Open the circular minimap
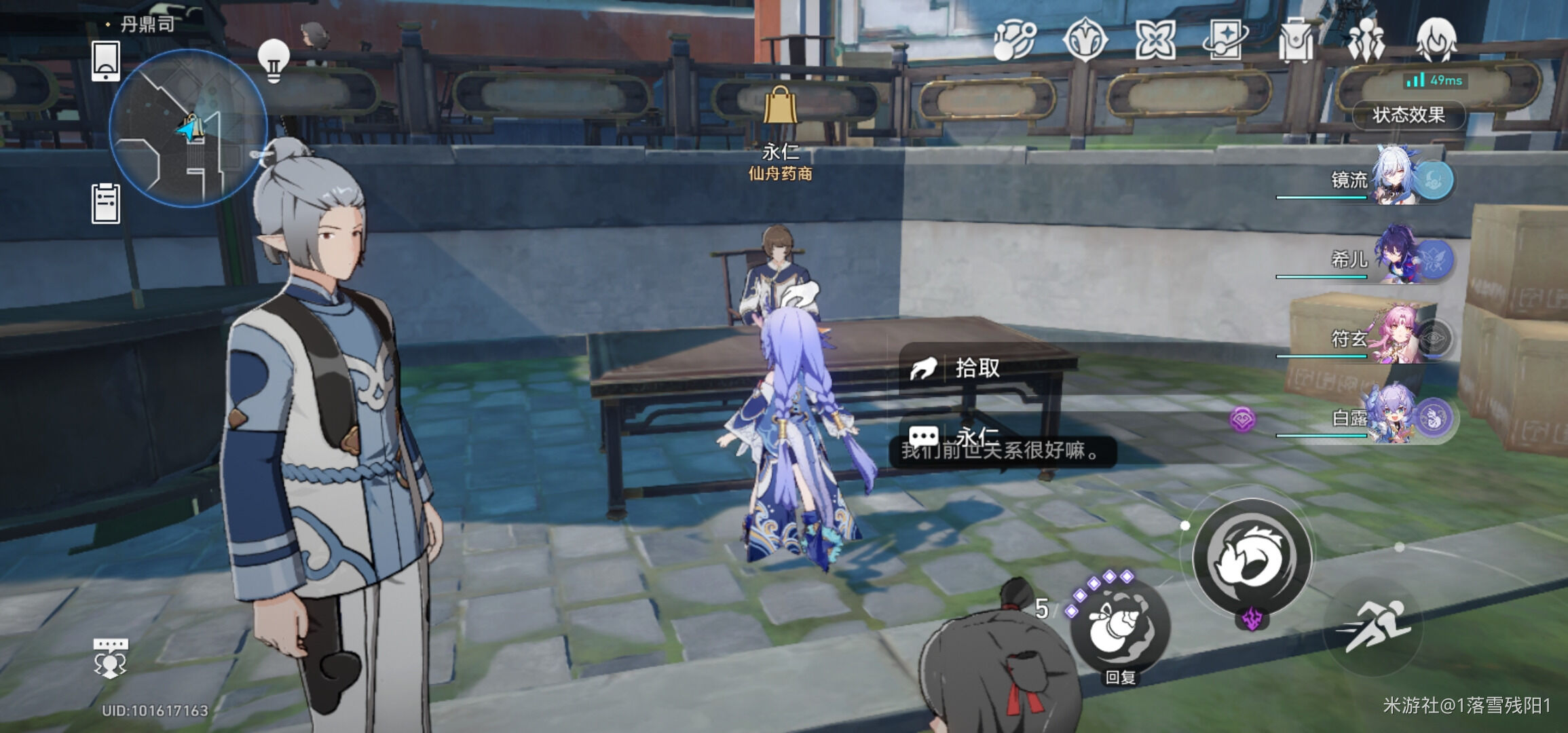The height and width of the screenshot is (733, 1568). (188, 128)
